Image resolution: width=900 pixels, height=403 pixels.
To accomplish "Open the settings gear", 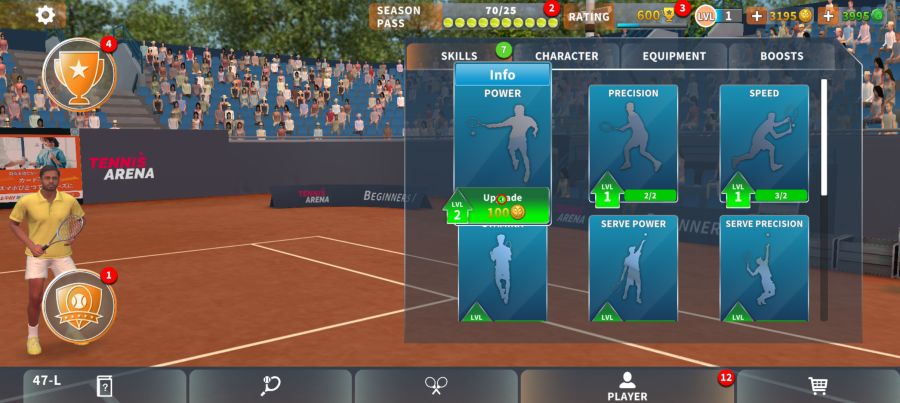I will click(x=45, y=15).
